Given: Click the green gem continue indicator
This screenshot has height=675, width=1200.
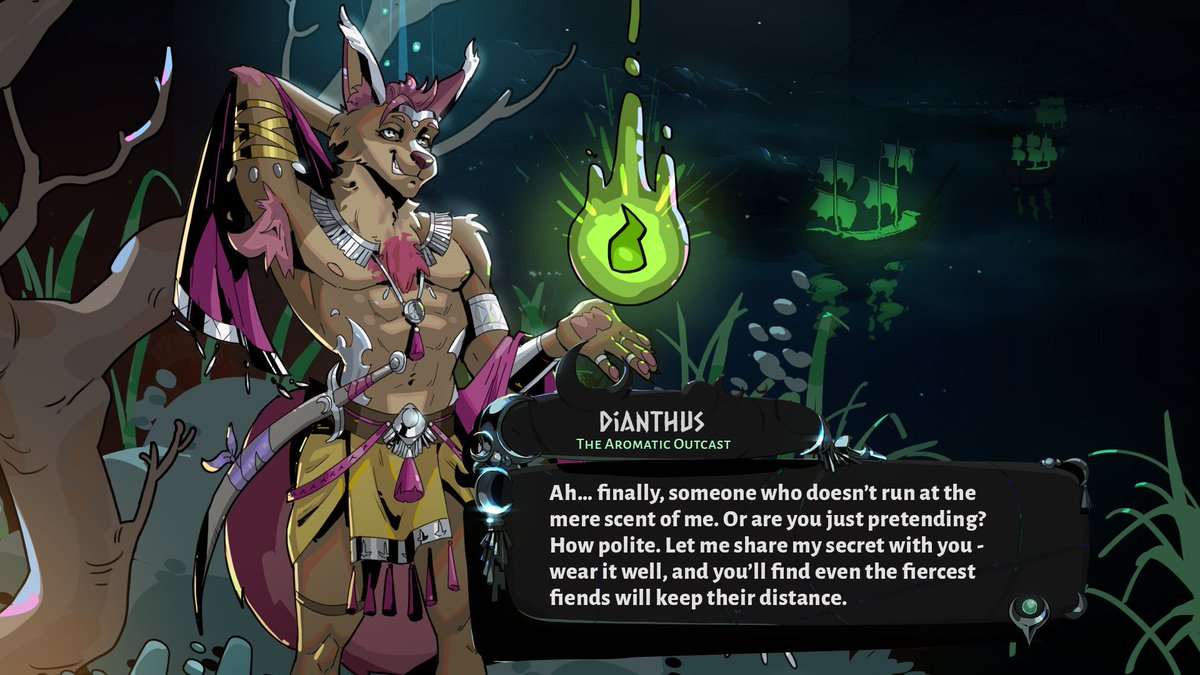Looking at the screenshot, I should pyautogui.click(x=1027, y=608).
